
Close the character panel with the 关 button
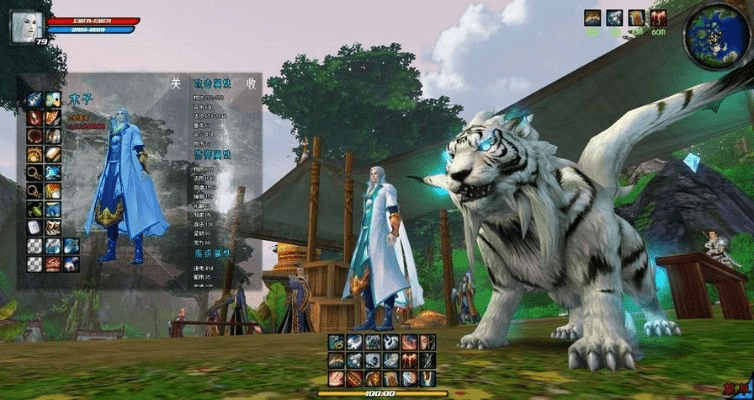point(176,84)
